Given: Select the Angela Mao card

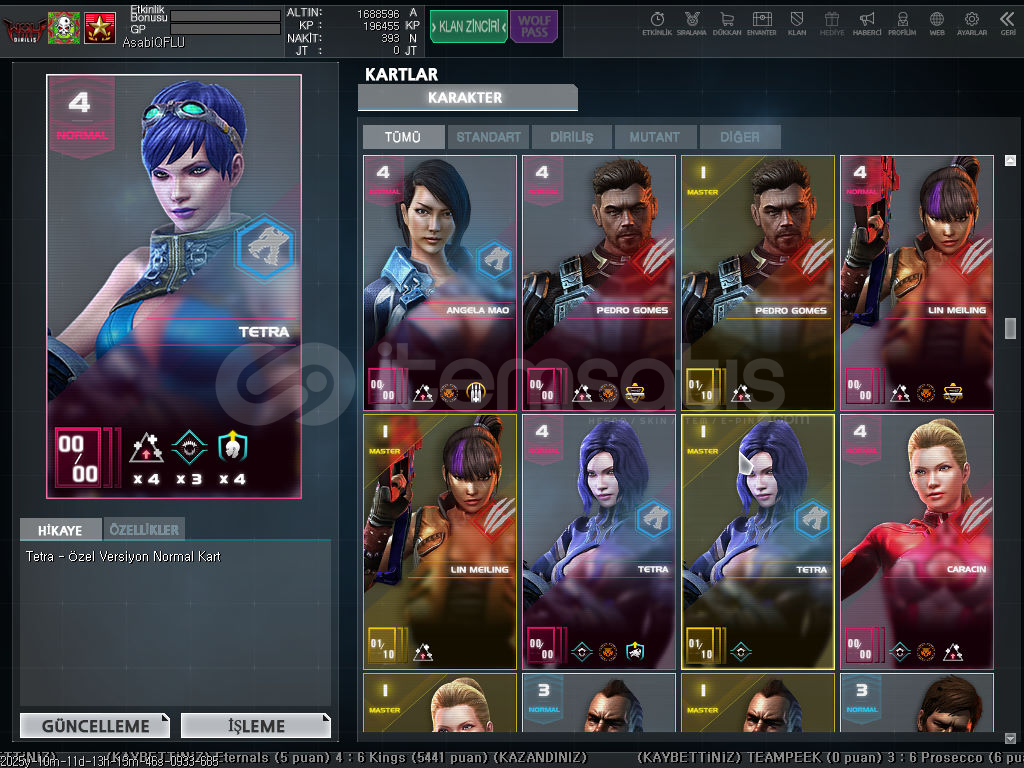Looking at the screenshot, I should pyautogui.click(x=440, y=282).
